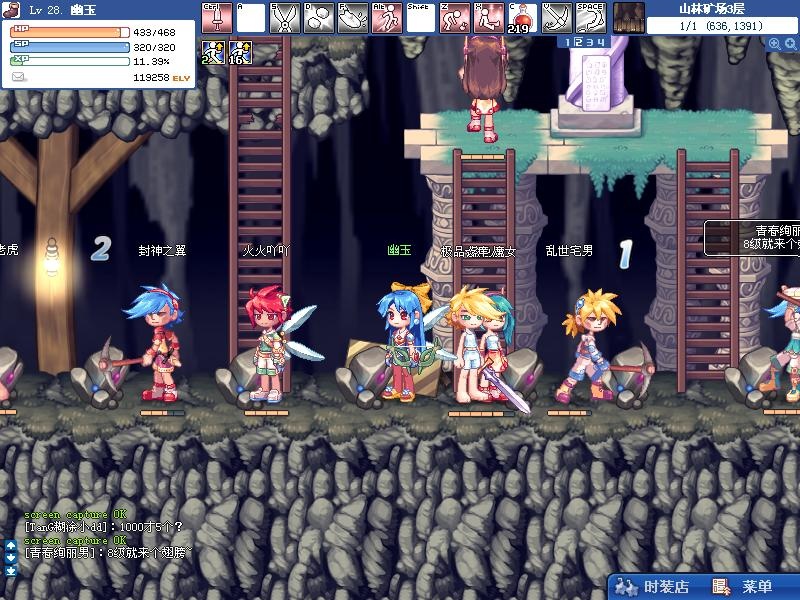Viewport: 800px width, 600px height.
Task: Select the Ctrl sword attack slot
Action: pos(216,17)
